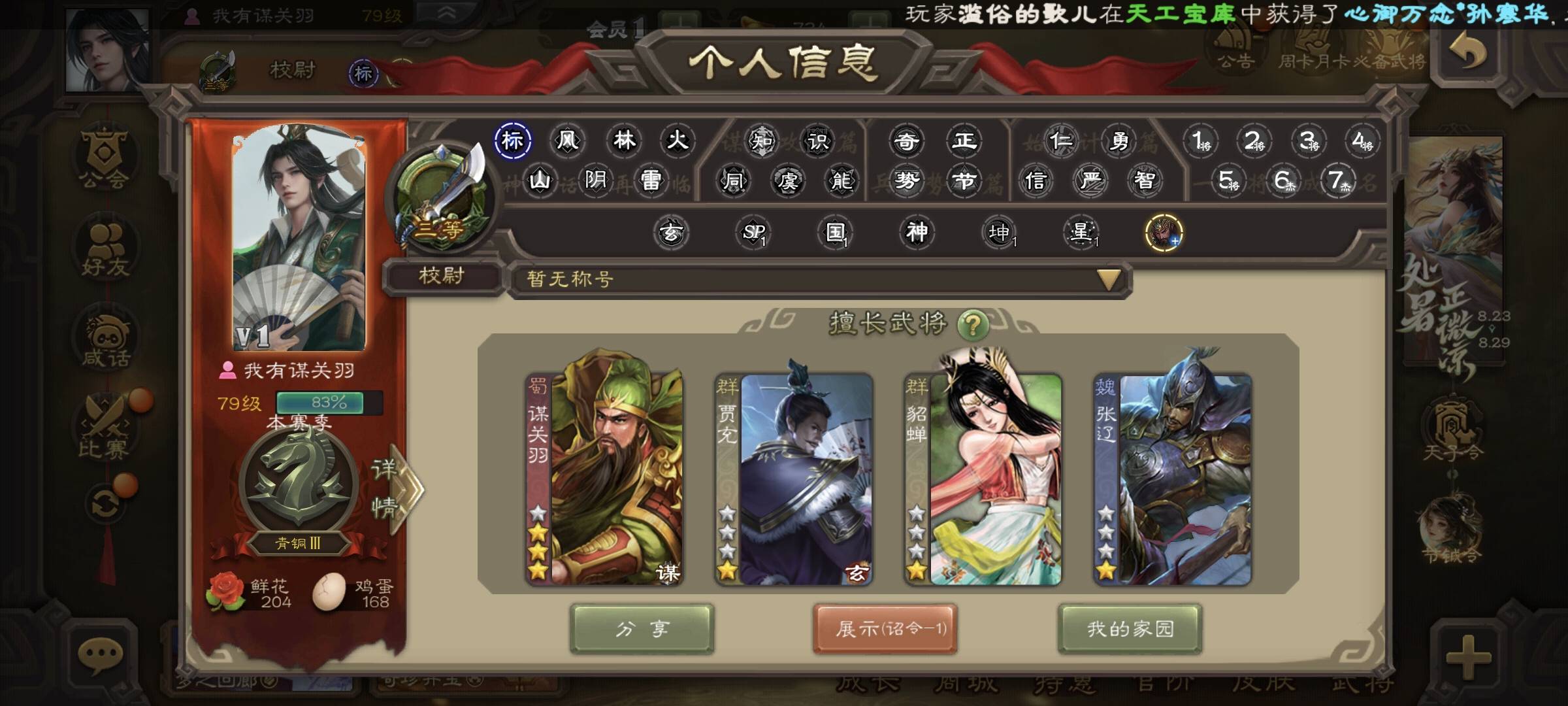Select the 贾充 general card
Image resolution: width=1568 pixels, height=706 pixels.
[794, 479]
